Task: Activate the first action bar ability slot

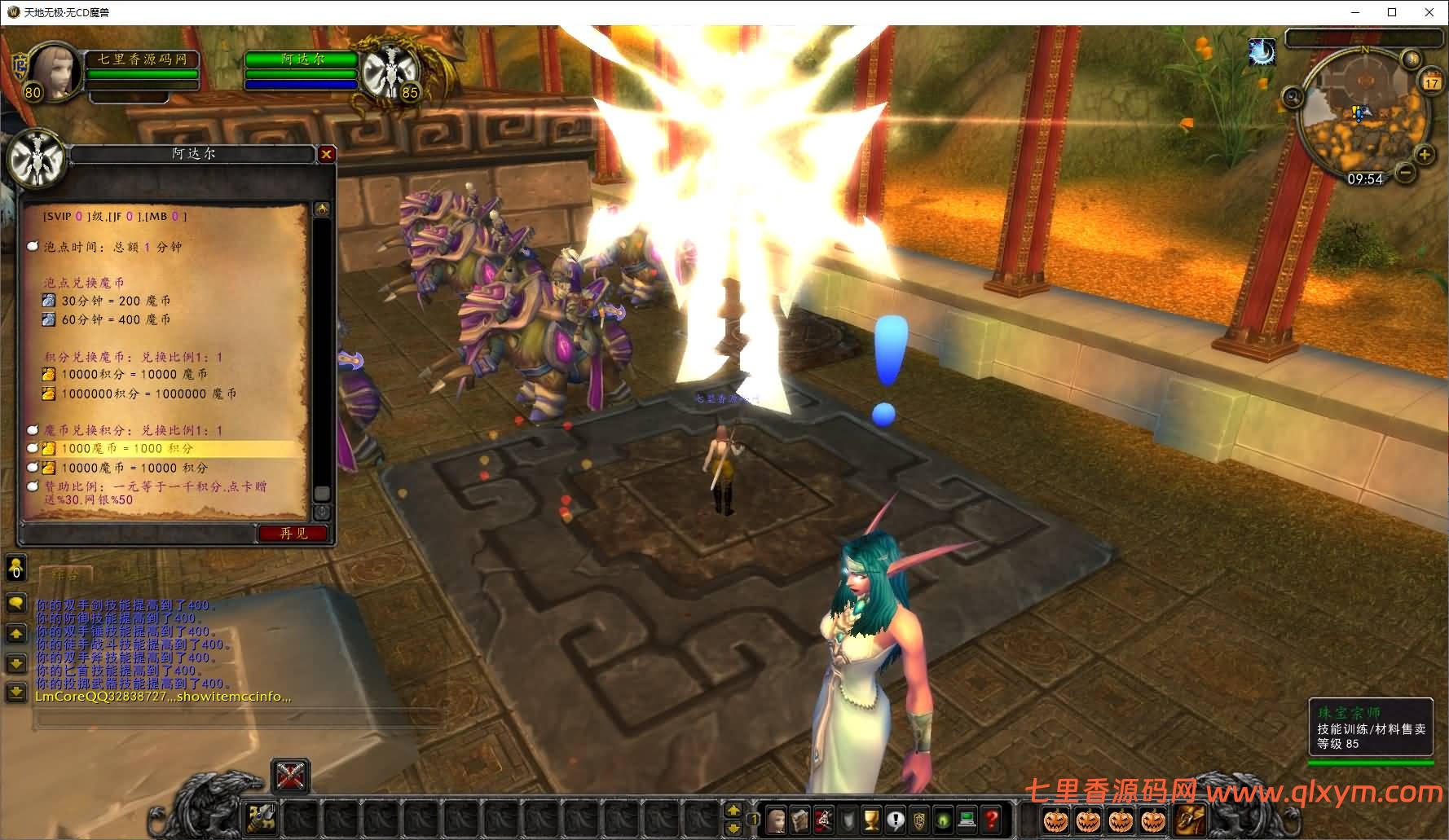Action: (261, 818)
